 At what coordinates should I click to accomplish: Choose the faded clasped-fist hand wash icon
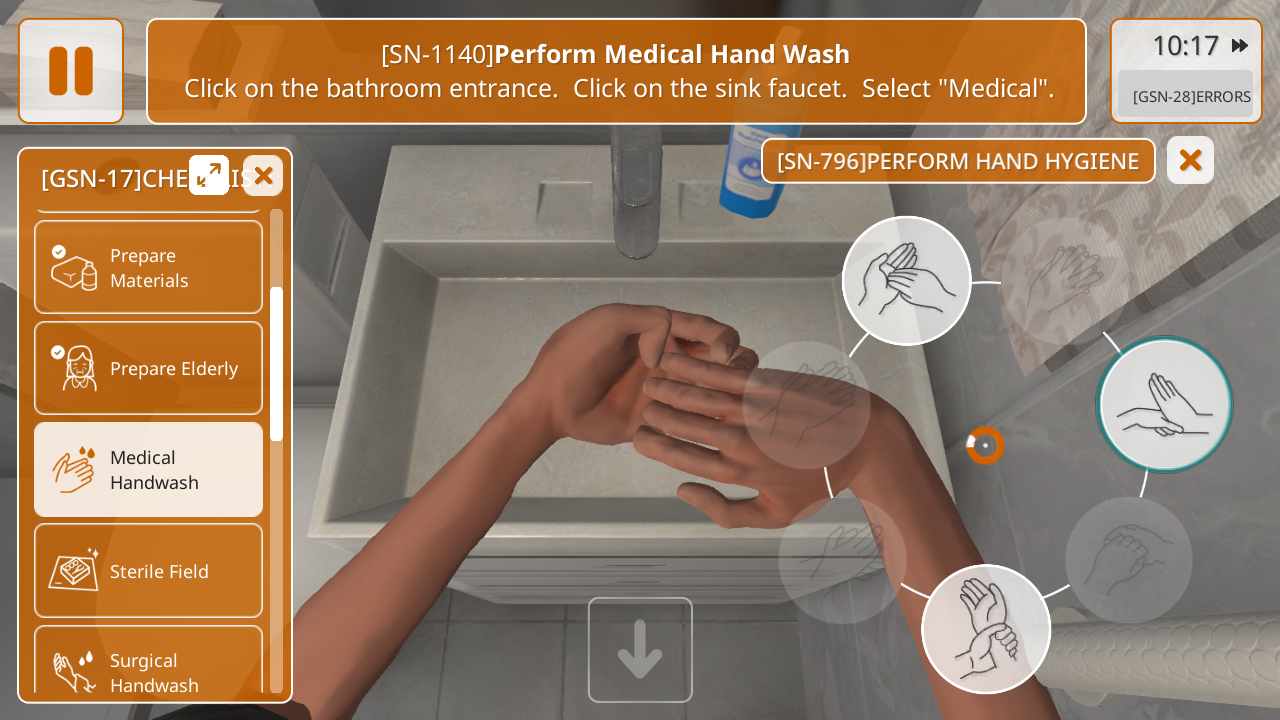[x=1128, y=560]
